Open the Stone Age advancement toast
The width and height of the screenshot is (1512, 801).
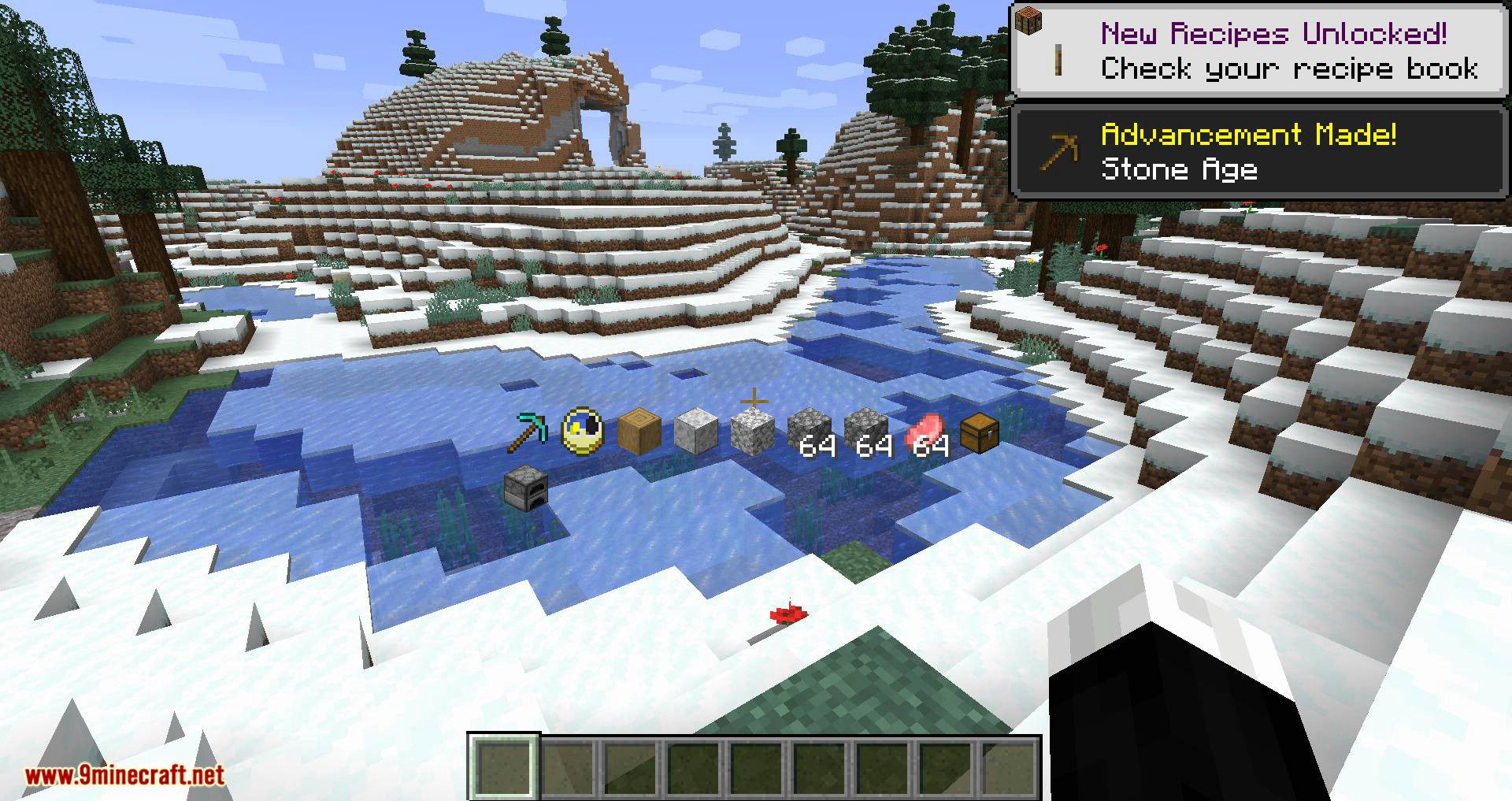(x=1259, y=151)
